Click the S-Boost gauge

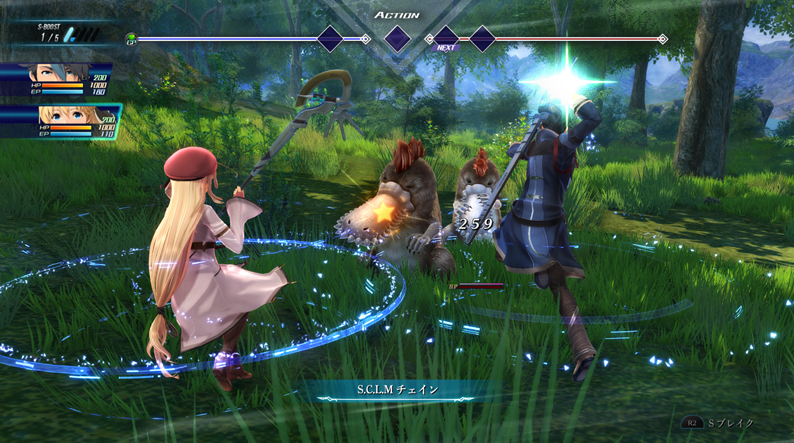tap(62, 33)
